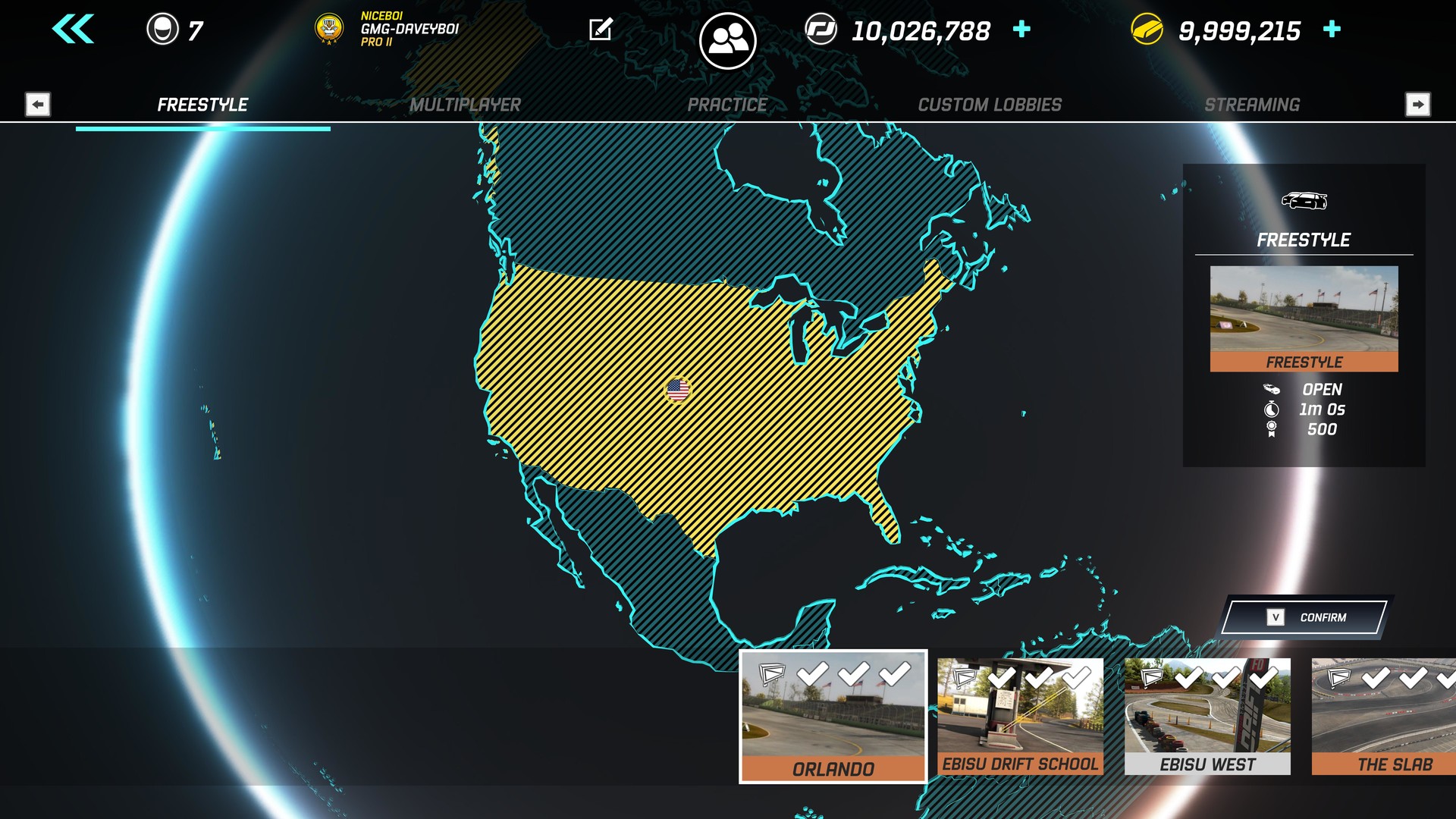The image size is (1456, 819).
Task: Open the Custom Lobbies tab
Action: tap(990, 105)
